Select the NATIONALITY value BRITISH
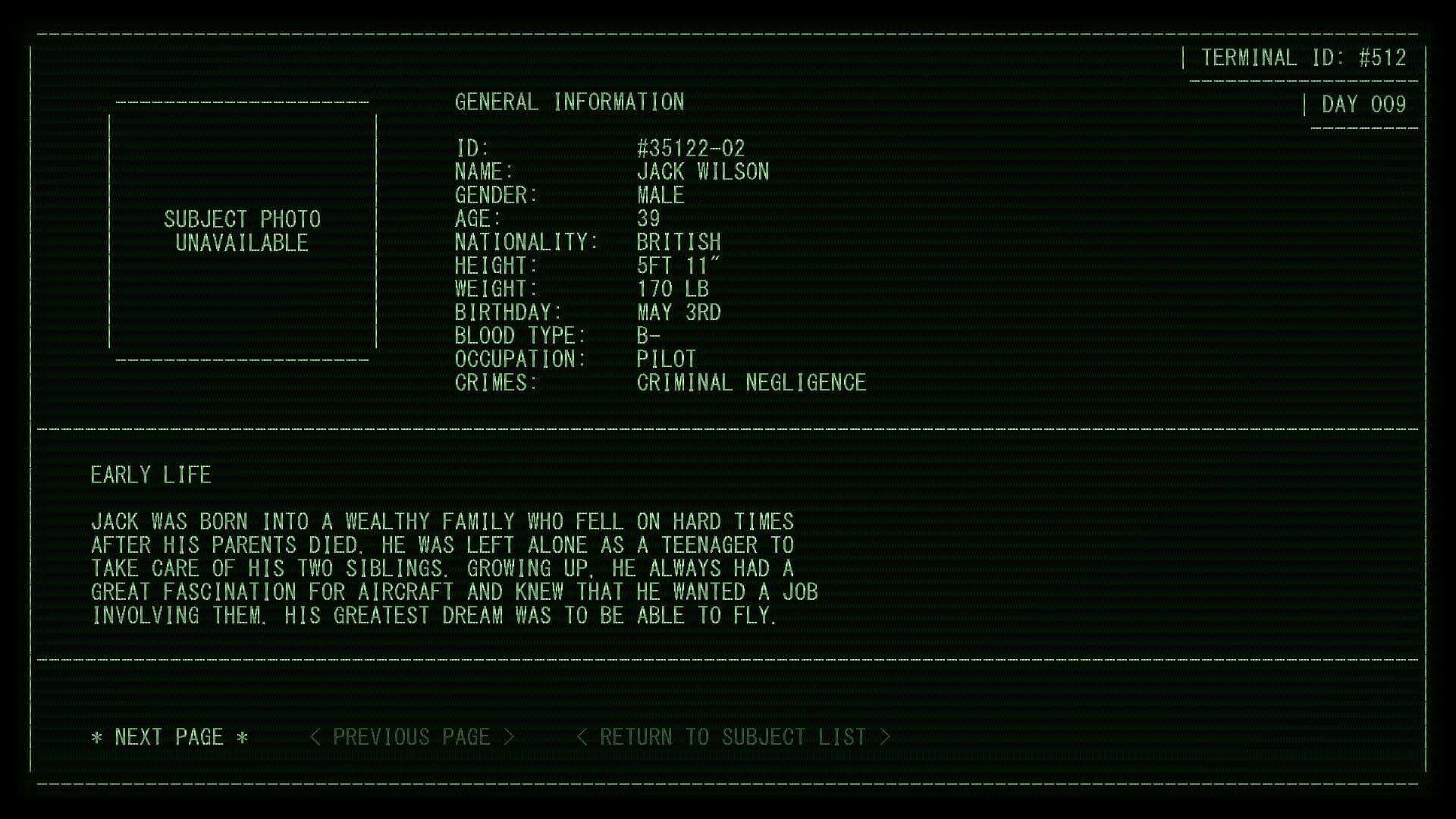The image size is (1456, 819). click(x=679, y=243)
